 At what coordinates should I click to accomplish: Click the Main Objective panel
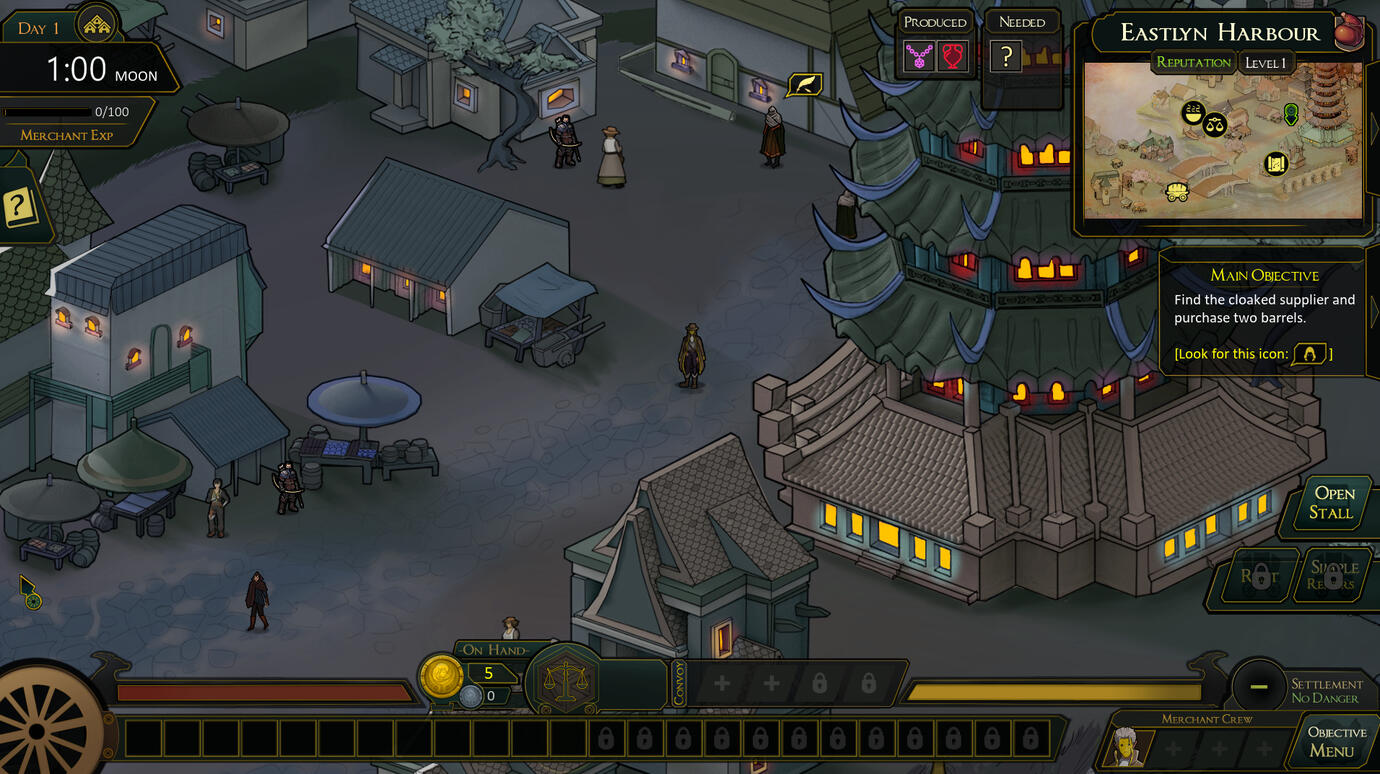click(x=1264, y=312)
